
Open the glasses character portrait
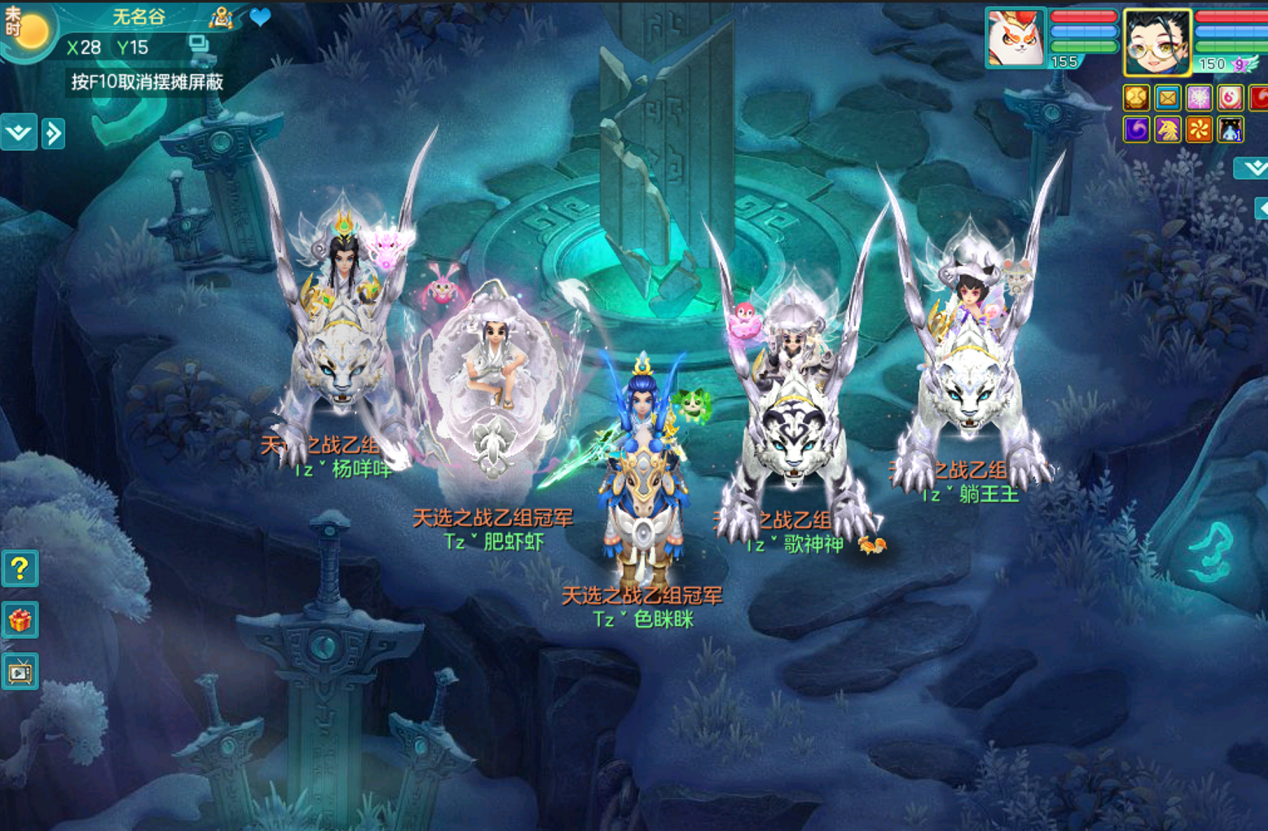click(x=1157, y=42)
